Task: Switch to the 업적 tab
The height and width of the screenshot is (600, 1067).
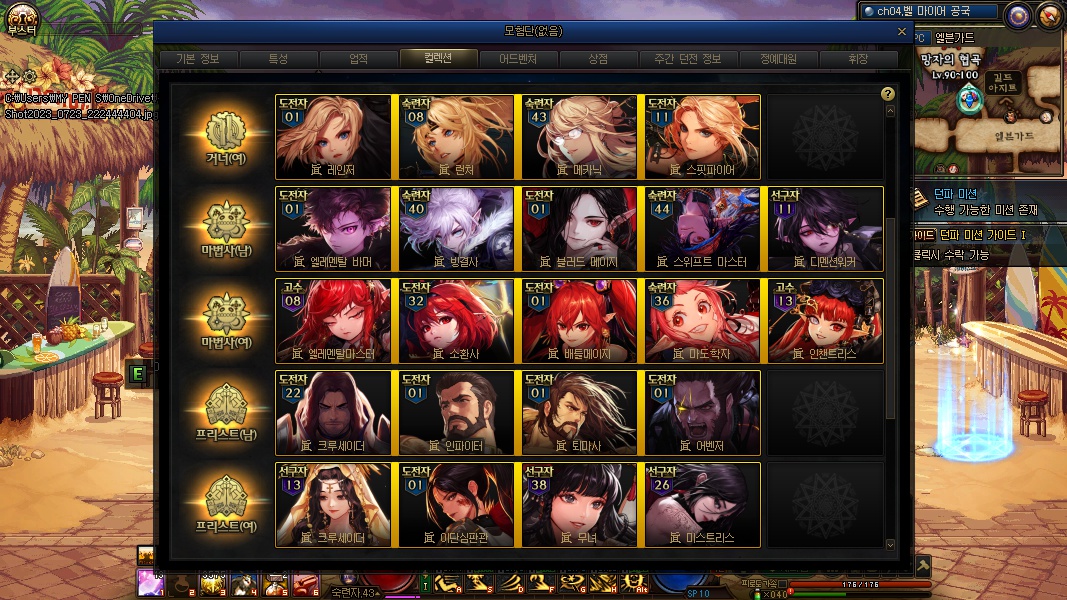Action: [358, 59]
